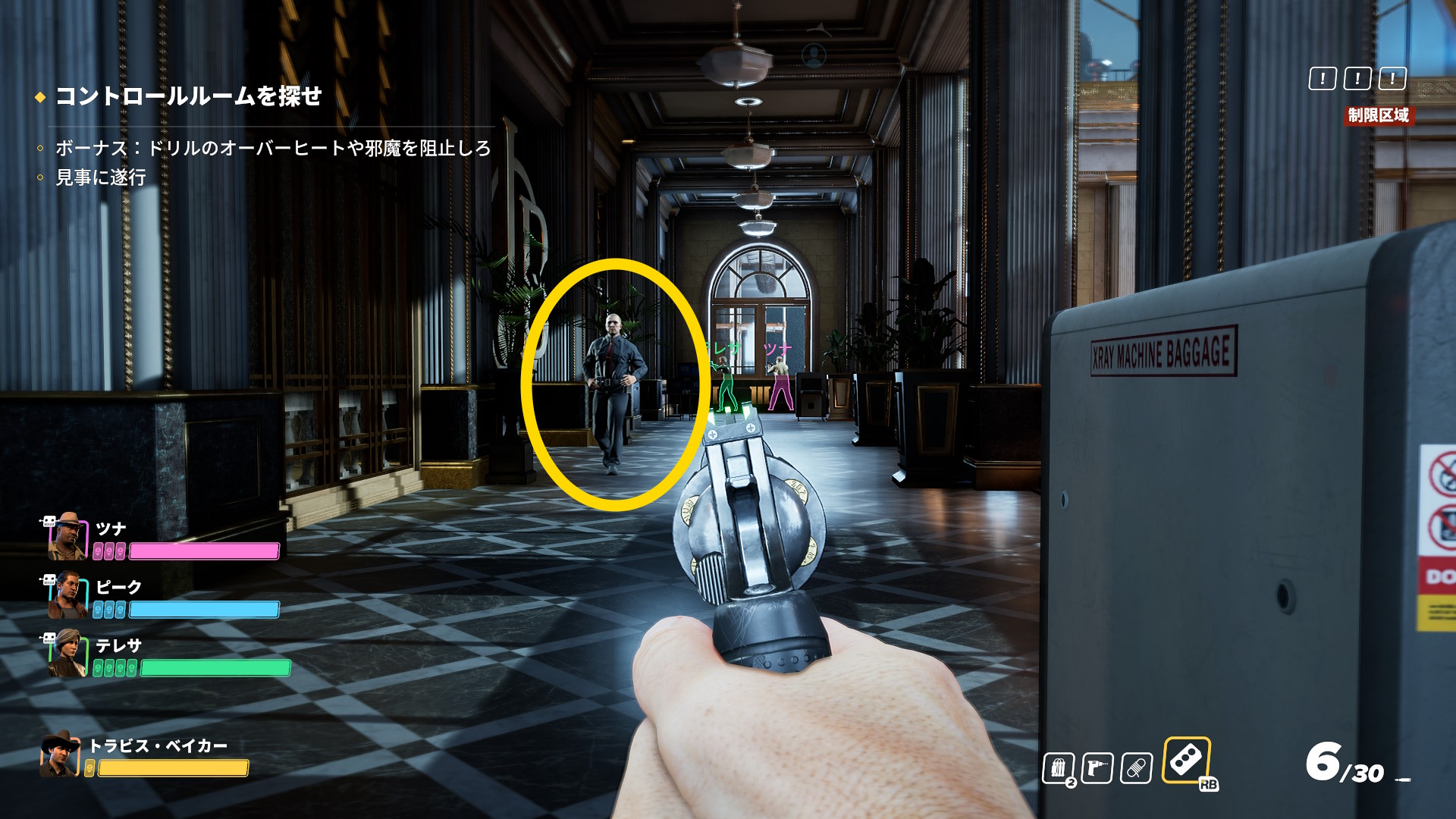Select the cable ties equipment slot
The width and height of the screenshot is (1456, 819).
(x=1058, y=768)
